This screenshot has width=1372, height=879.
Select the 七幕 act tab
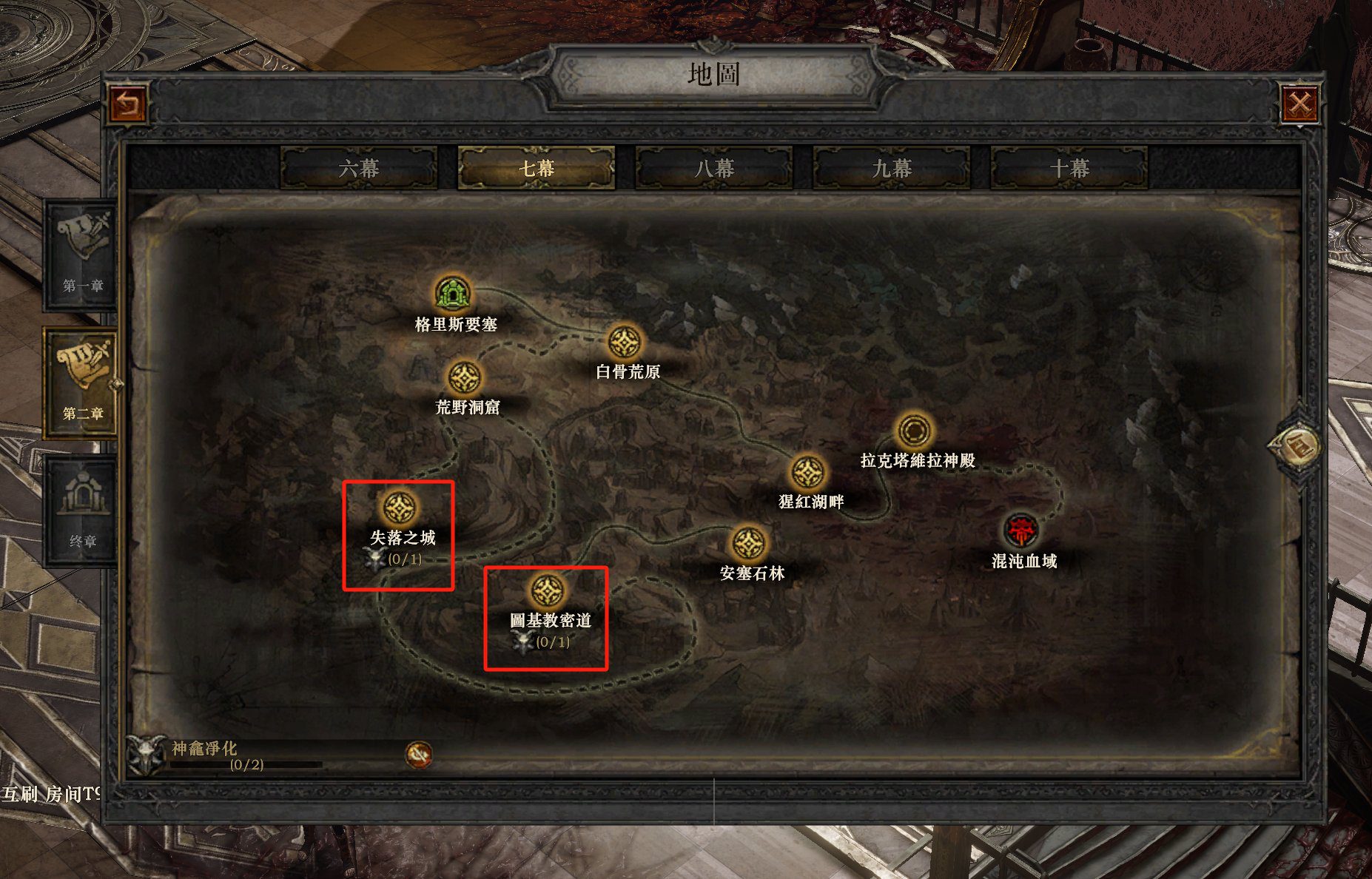tap(537, 169)
